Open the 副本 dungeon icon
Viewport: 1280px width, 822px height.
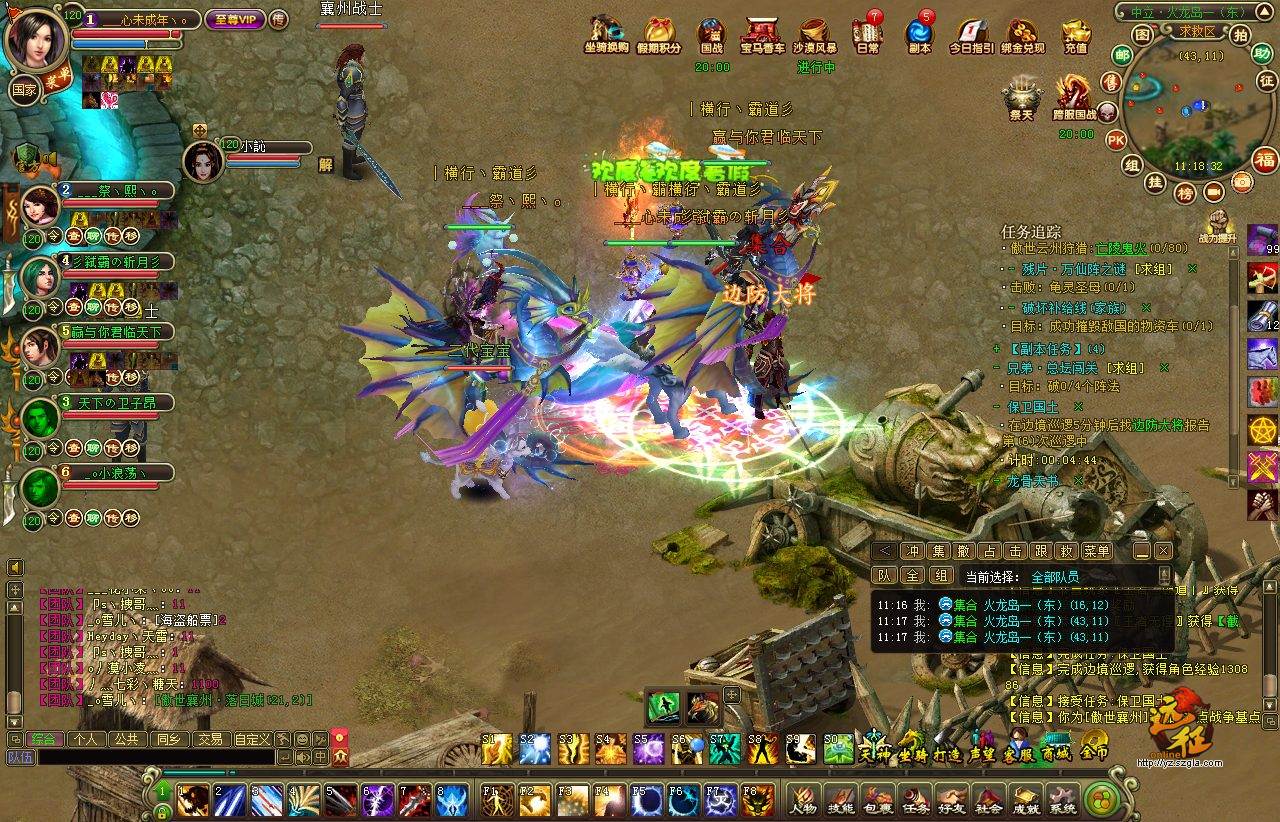(x=919, y=34)
